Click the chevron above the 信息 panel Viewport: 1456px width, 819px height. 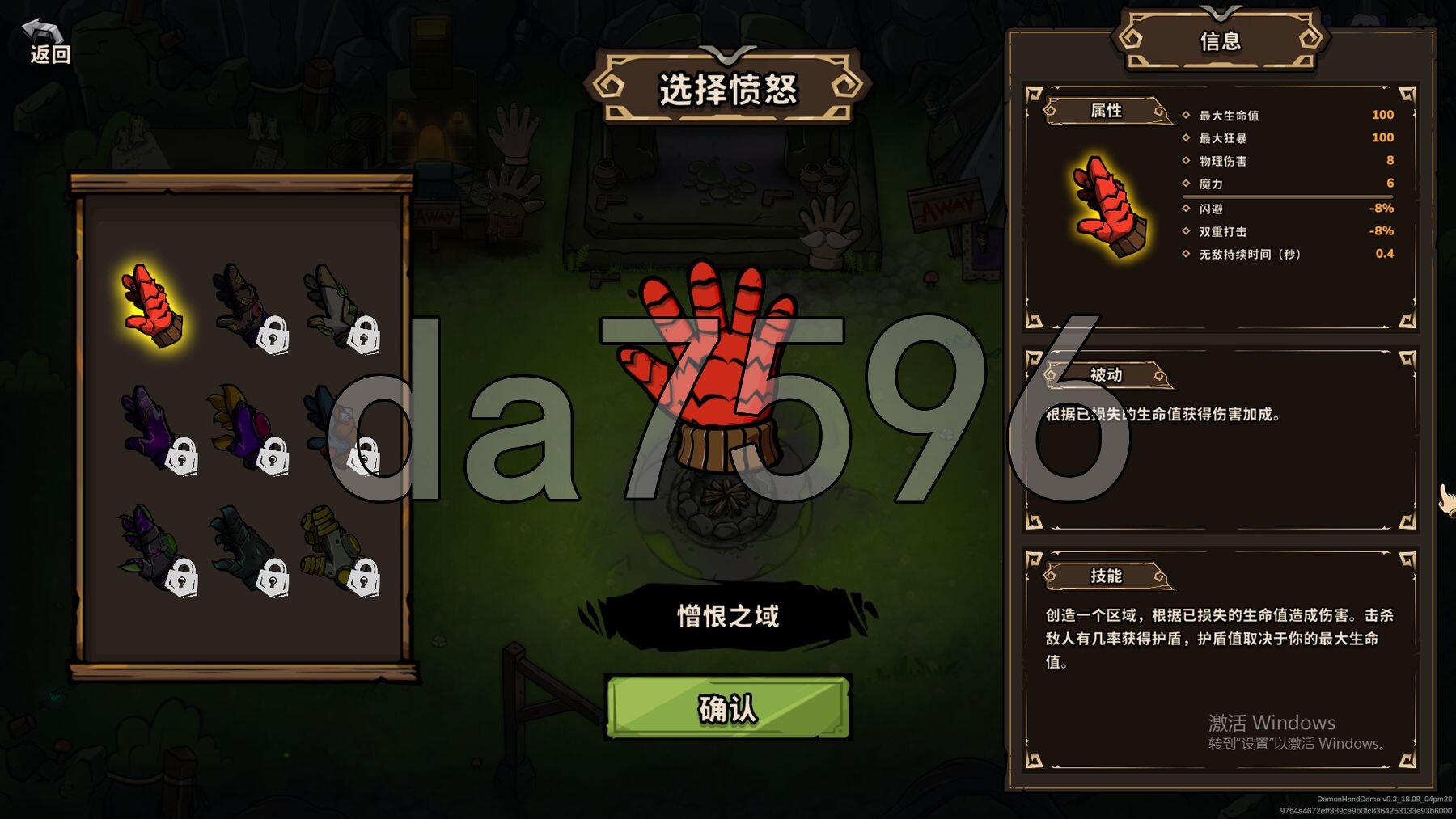(1221, 11)
